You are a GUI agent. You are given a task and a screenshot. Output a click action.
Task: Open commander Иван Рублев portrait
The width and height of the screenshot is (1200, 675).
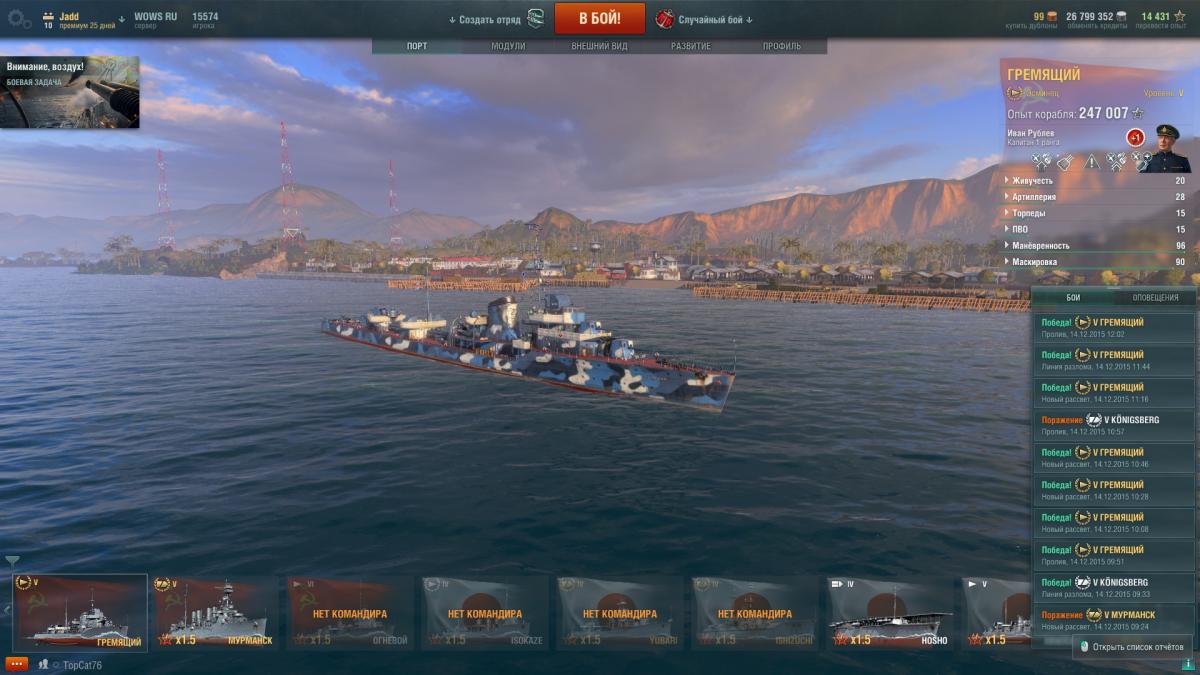1166,148
